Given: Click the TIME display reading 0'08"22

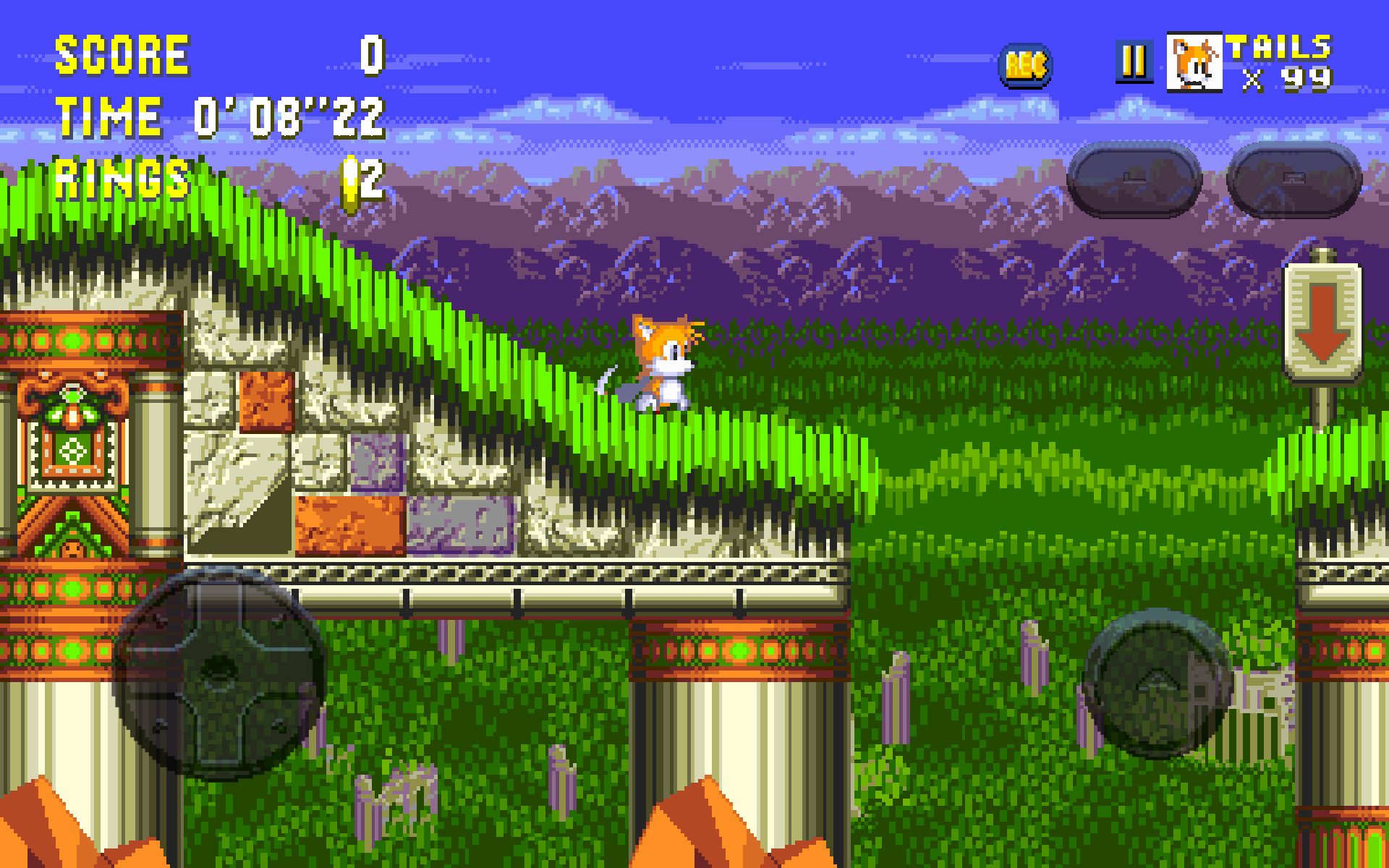Looking at the screenshot, I should (286, 116).
